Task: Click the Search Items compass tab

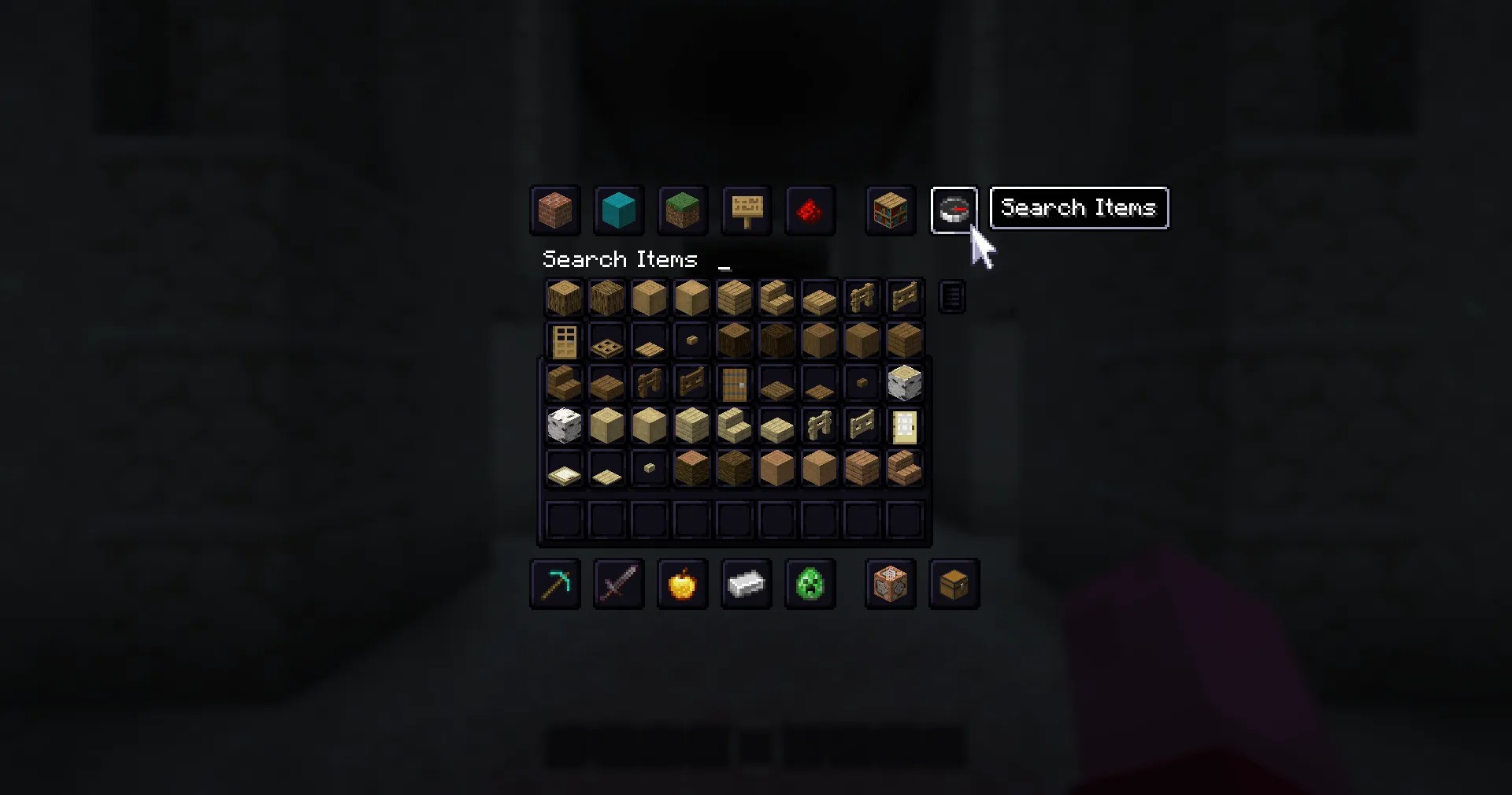Action: pos(954,210)
